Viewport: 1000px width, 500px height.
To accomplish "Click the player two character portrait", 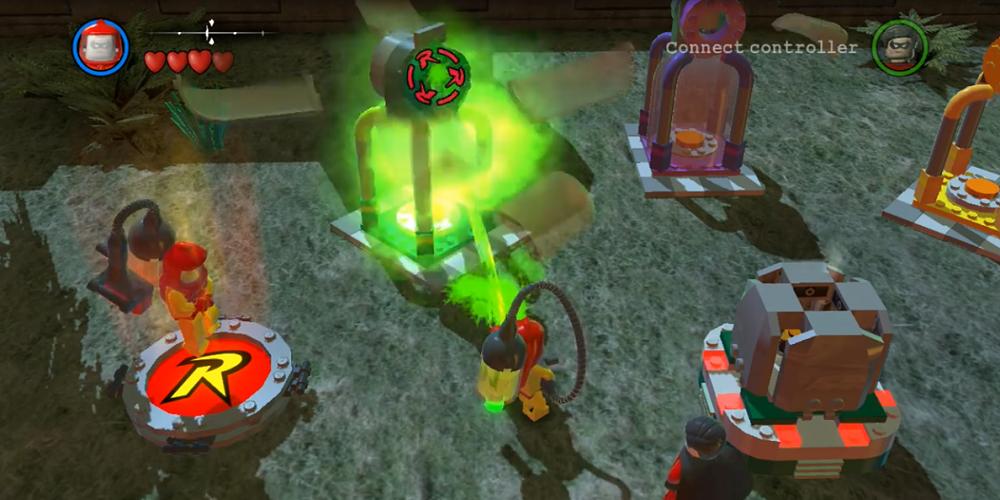I will (x=897, y=47).
